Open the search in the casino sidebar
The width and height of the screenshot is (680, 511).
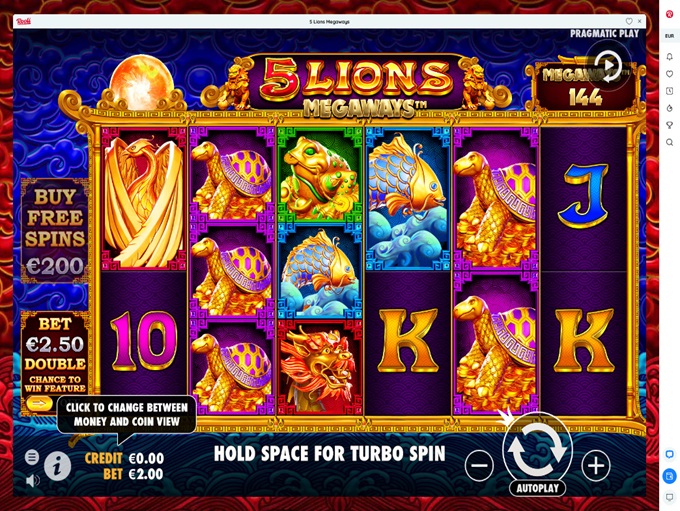click(669, 142)
